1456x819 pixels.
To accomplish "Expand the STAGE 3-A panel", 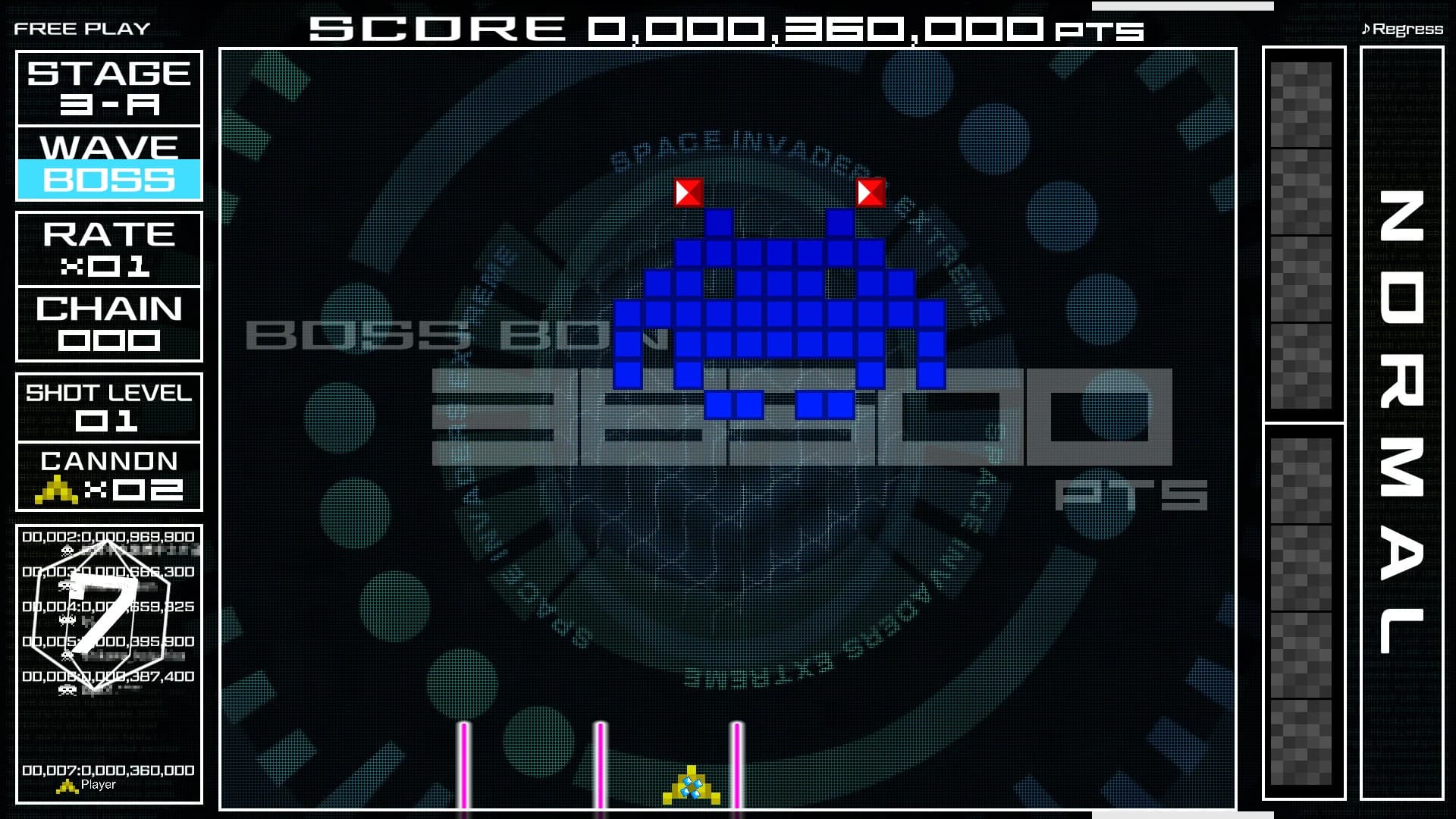I will coord(108,89).
